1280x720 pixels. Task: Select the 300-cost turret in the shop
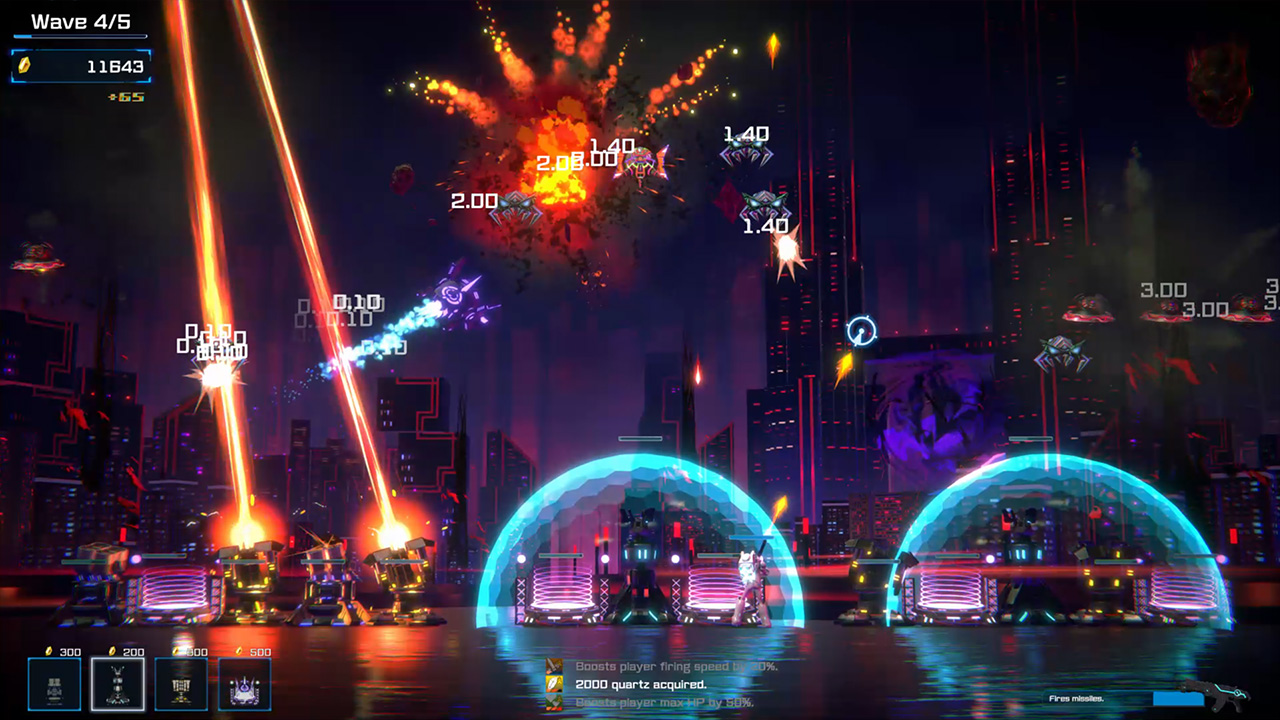[55, 685]
